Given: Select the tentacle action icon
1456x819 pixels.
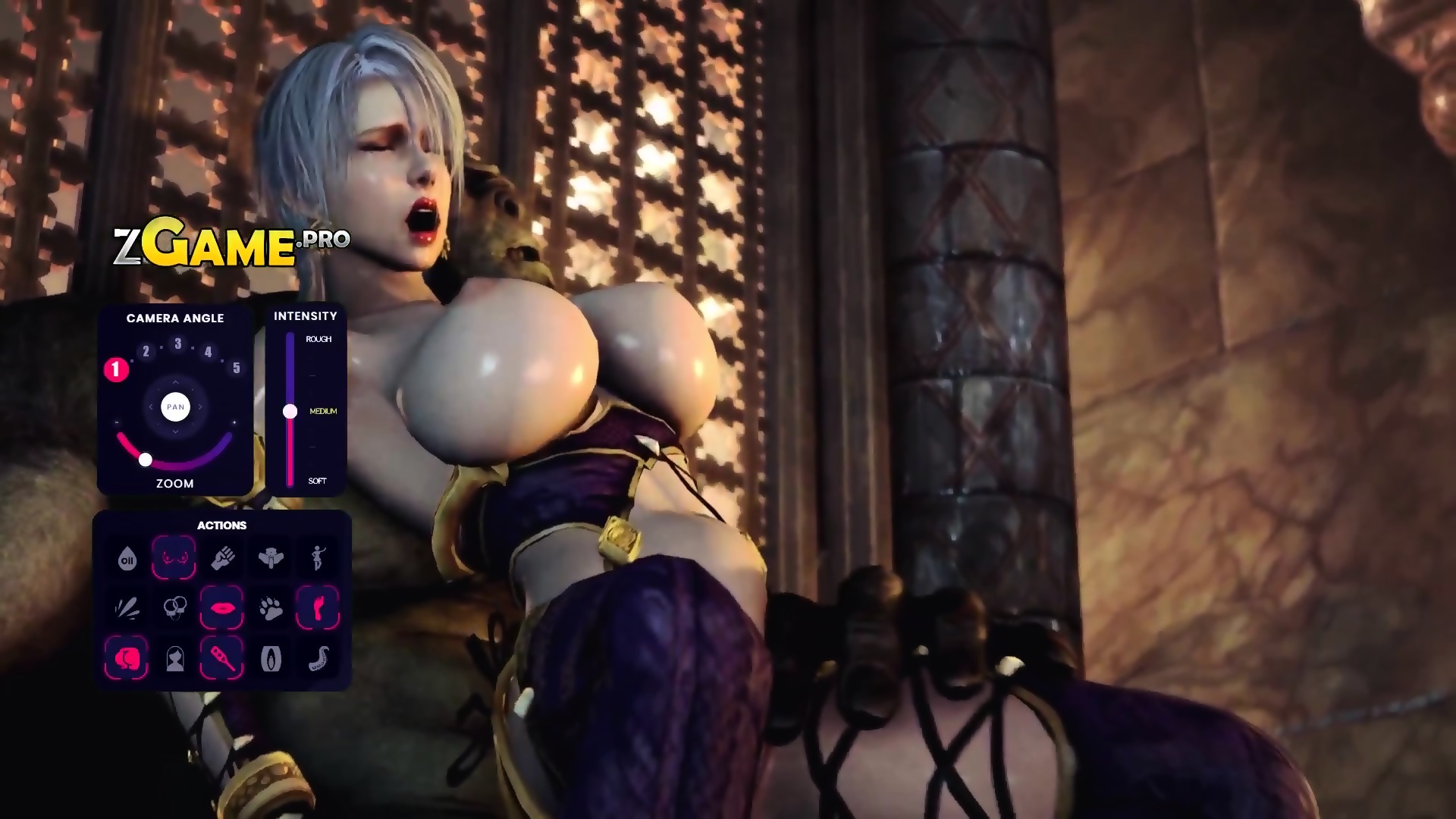Looking at the screenshot, I should 318,658.
